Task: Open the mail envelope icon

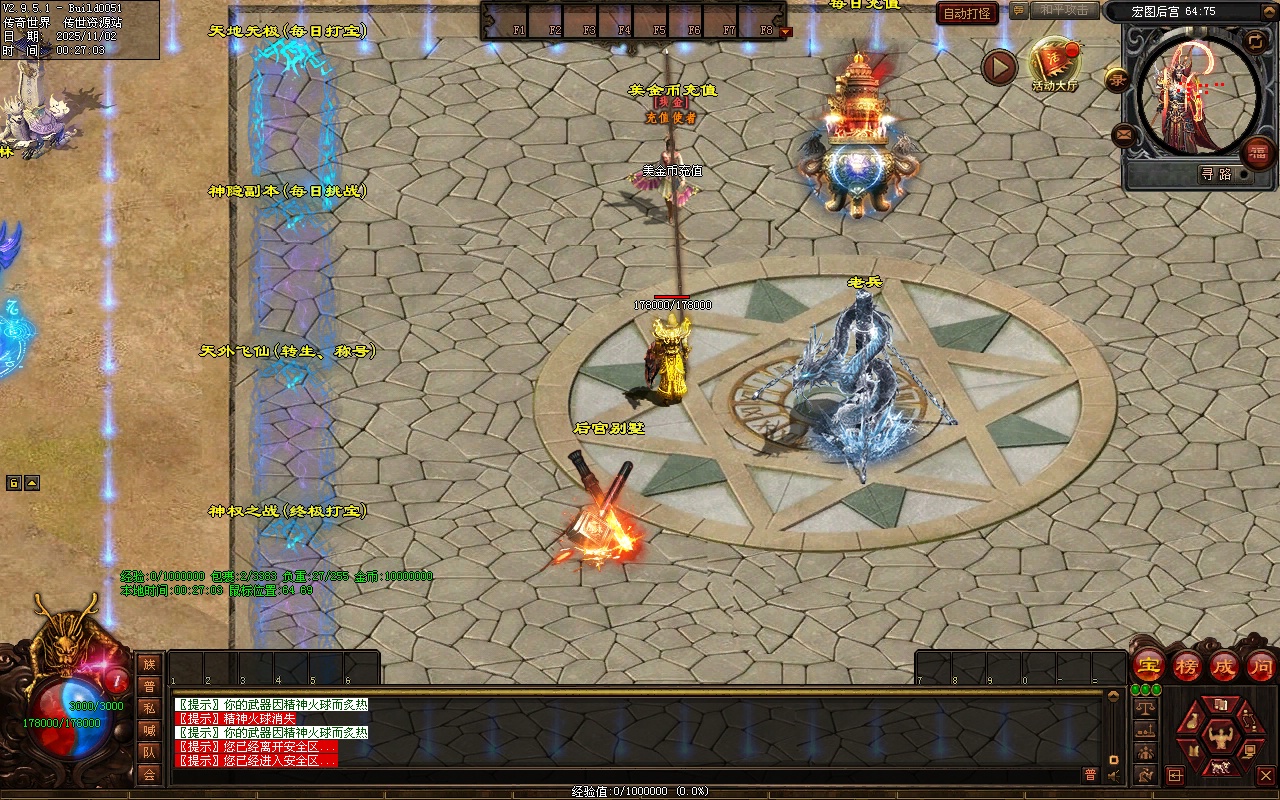Action: (x=1123, y=134)
